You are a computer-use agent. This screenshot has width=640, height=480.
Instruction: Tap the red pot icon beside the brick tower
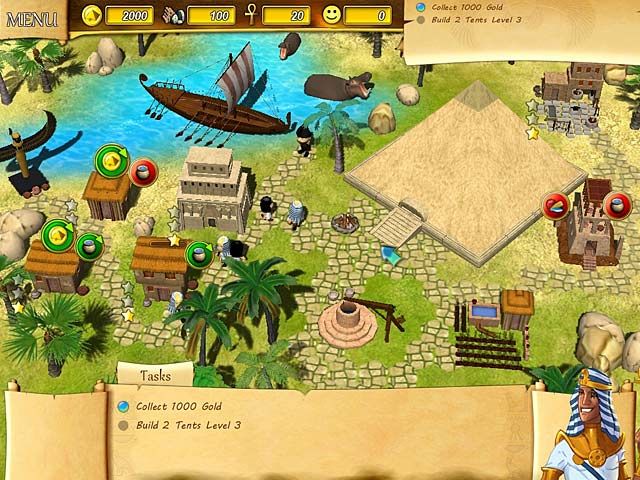[x=617, y=205]
